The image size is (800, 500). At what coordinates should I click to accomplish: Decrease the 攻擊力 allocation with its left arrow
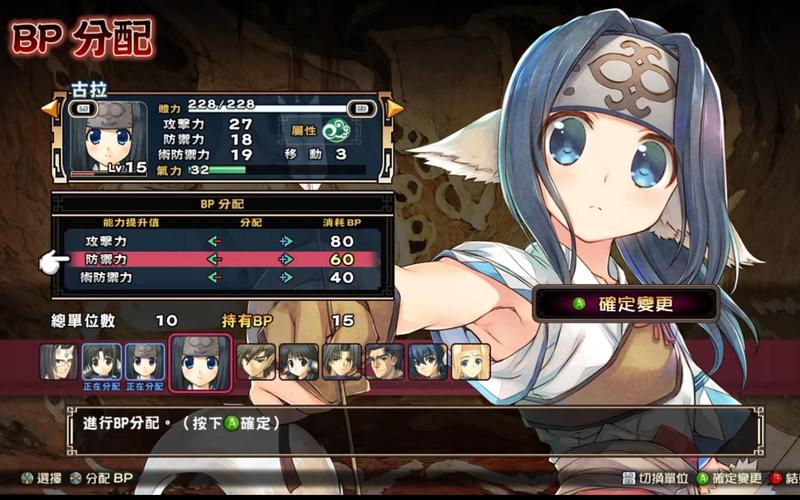coord(213,241)
